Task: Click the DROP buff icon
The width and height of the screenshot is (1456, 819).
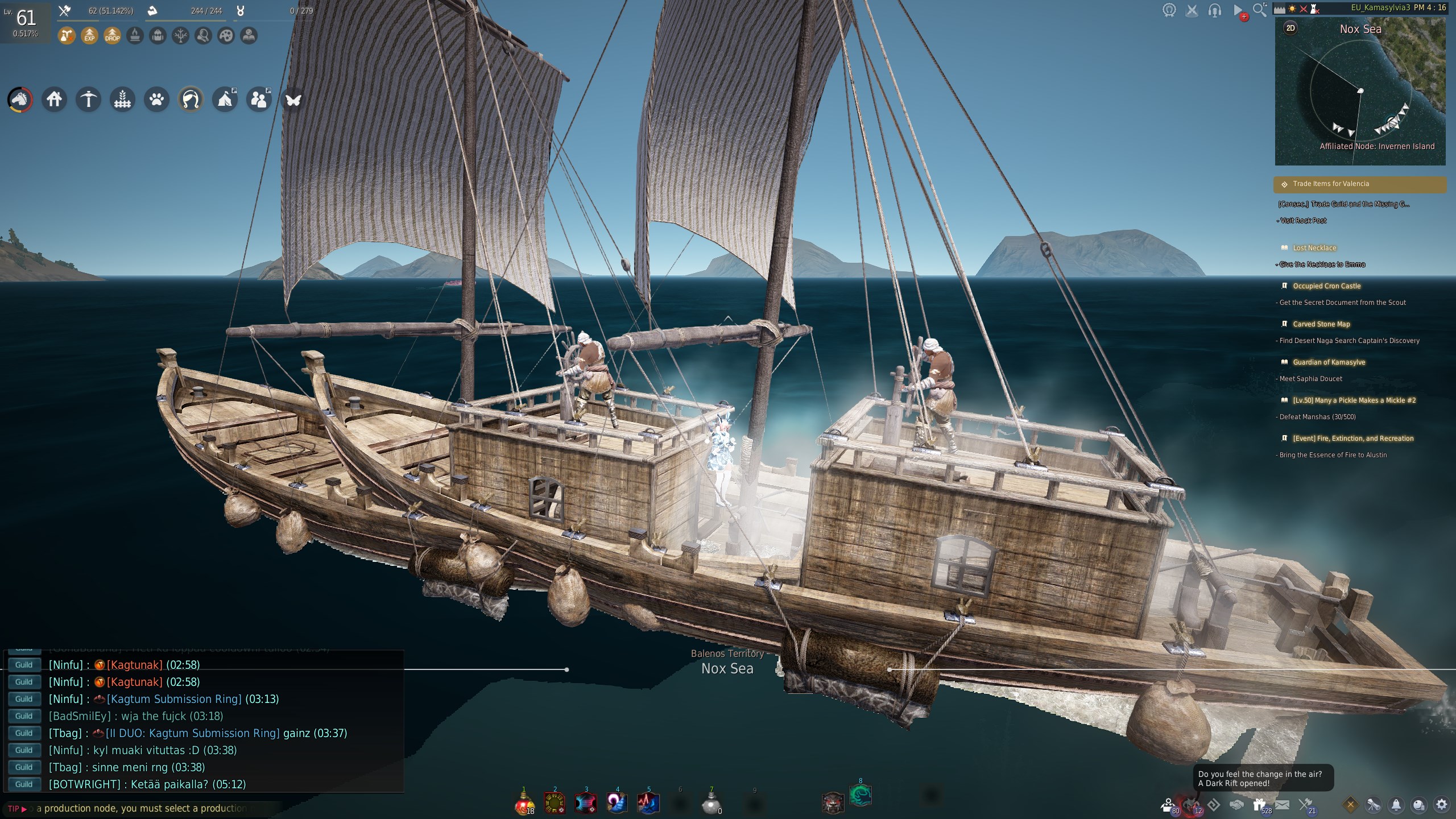Action: click(113, 36)
